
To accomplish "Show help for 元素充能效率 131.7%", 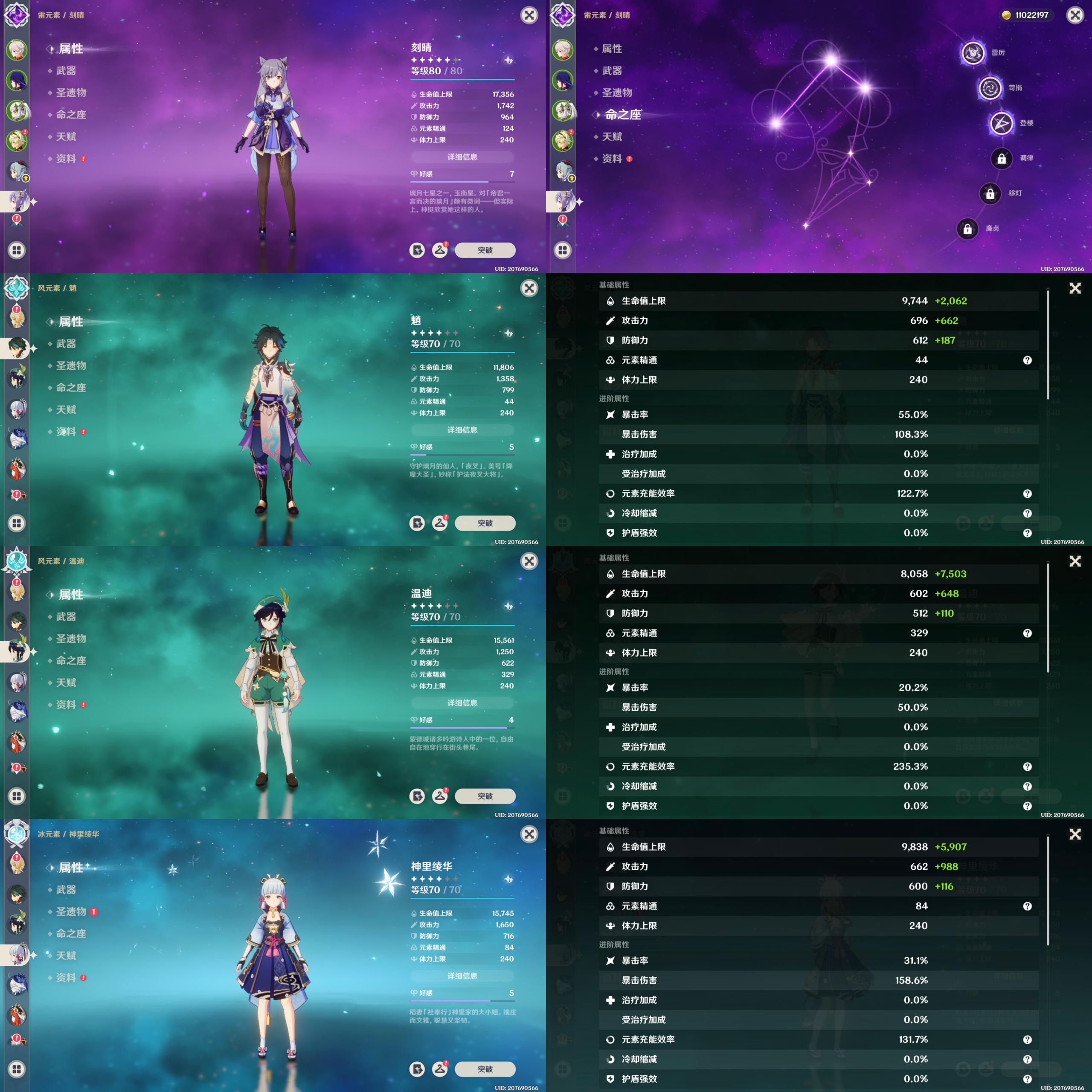I will [1027, 1040].
